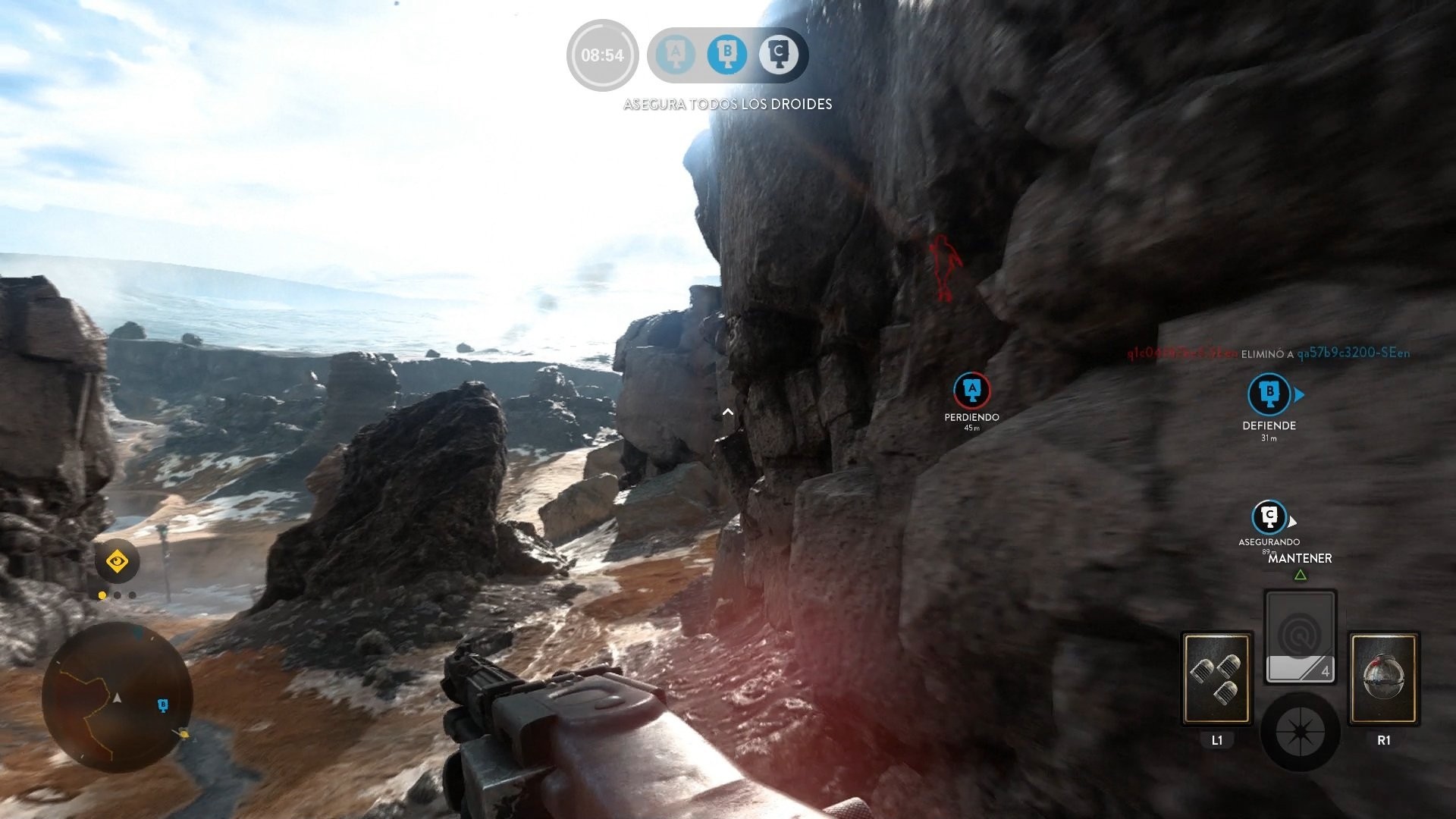
Task: Expand the arrow next to objective B marker
Action: tap(1299, 394)
